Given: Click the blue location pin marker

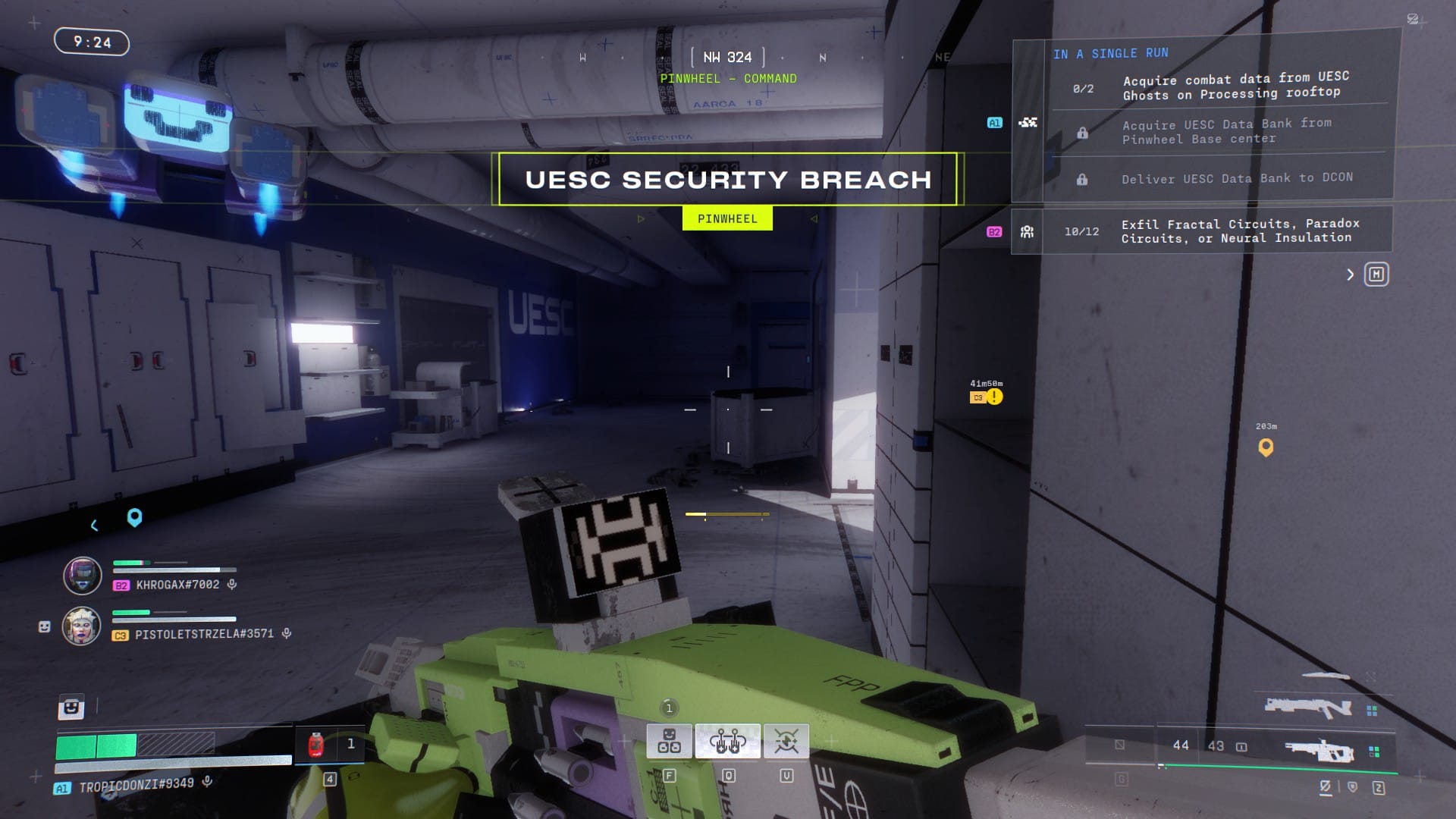Looking at the screenshot, I should pyautogui.click(x=134, y=517).
